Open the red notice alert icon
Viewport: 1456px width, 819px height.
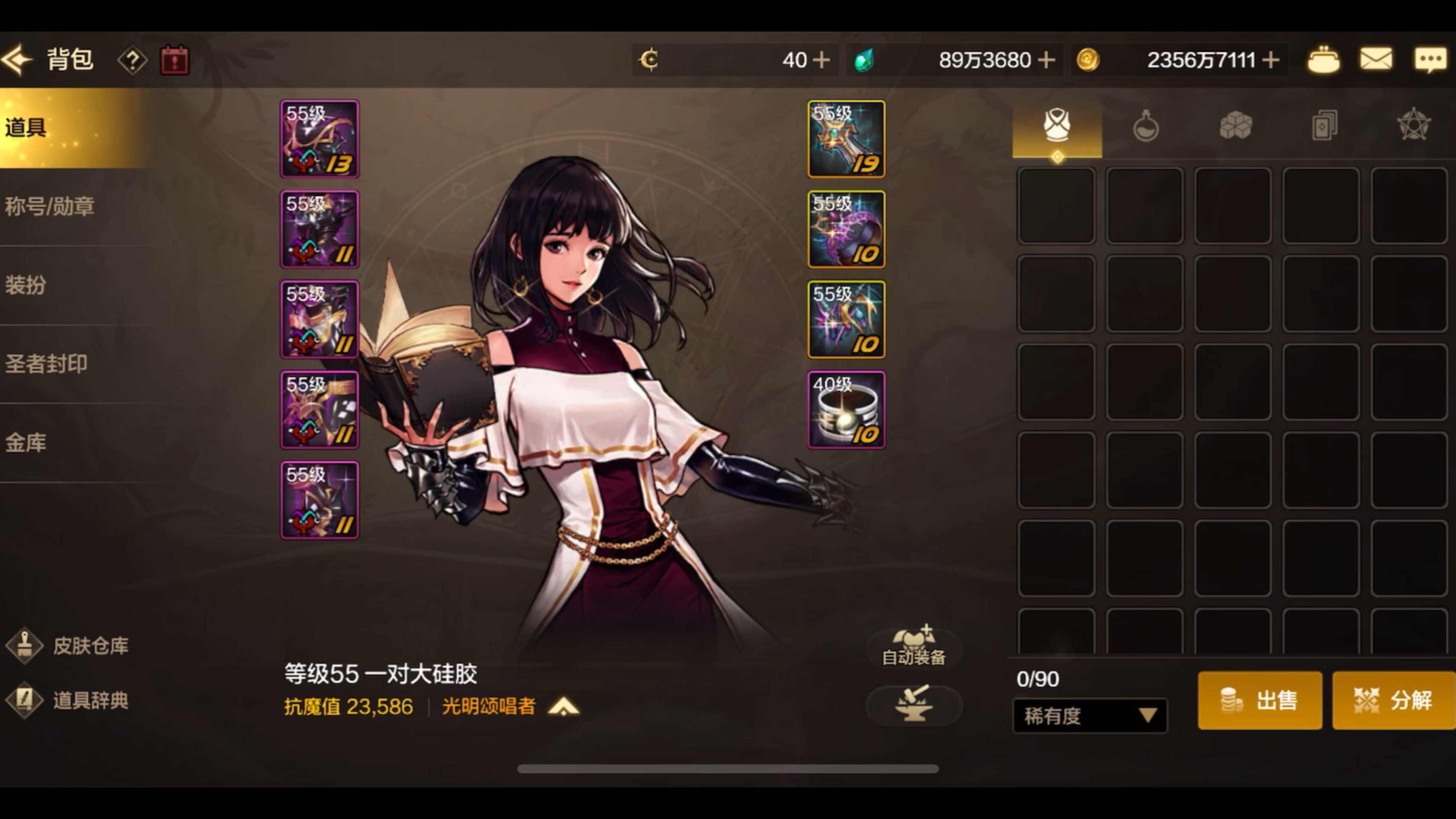point(174,60)
